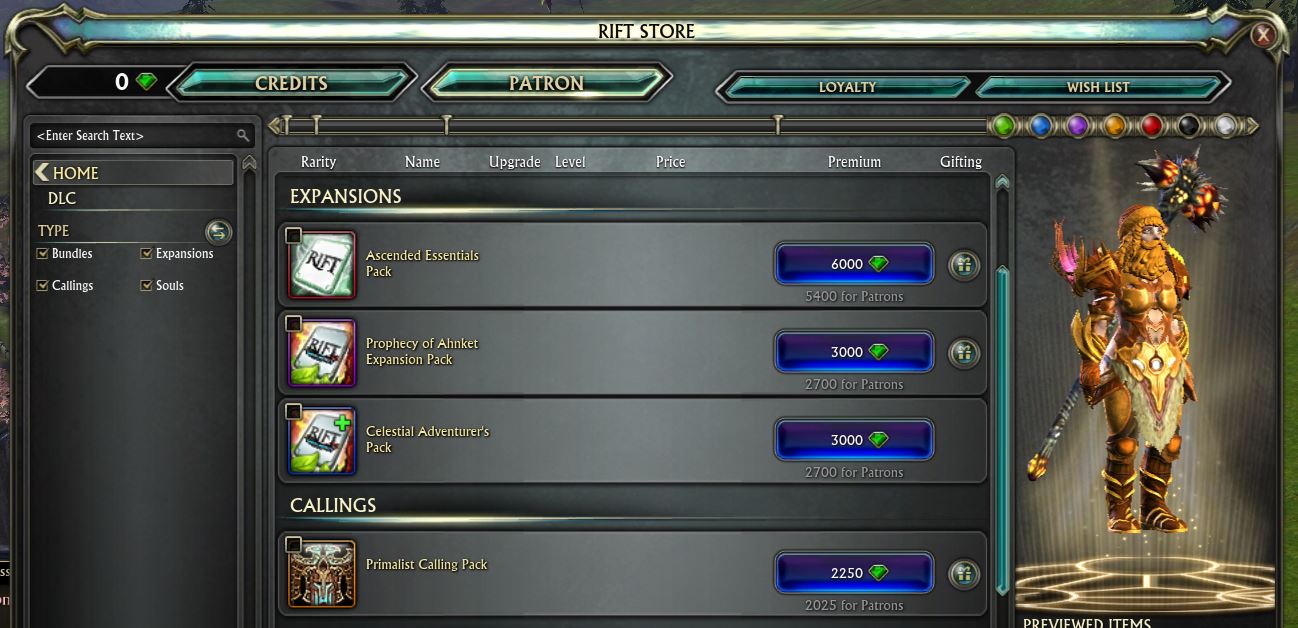Purchase Primalist Calling Pack for 2250
The width and height of the screenshot is (1298, 628).
tap(853, 573)
